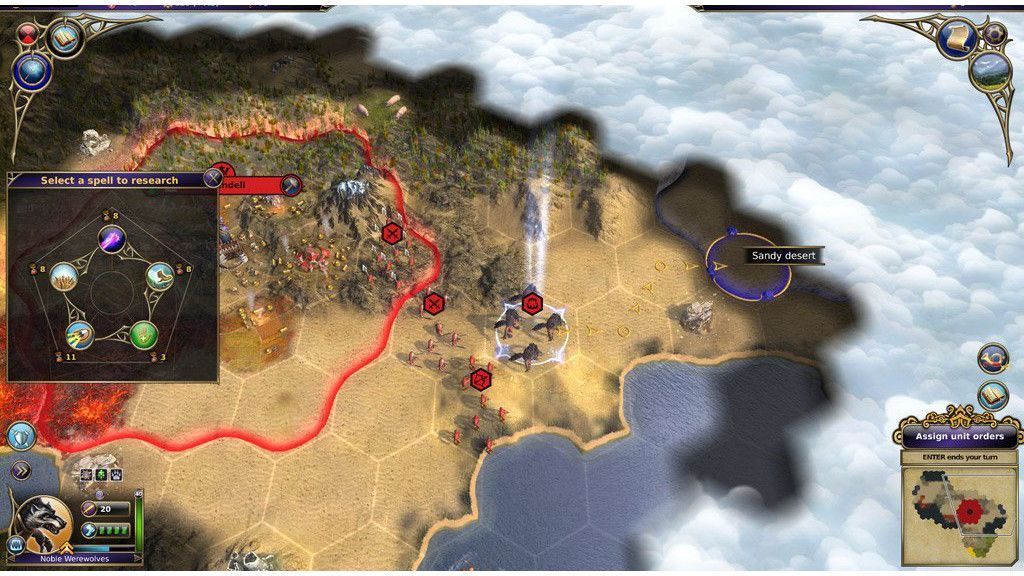Pick the green glowing figure spell
The height and width of the screenshot is (576, 1024).
tap(143, 334)
